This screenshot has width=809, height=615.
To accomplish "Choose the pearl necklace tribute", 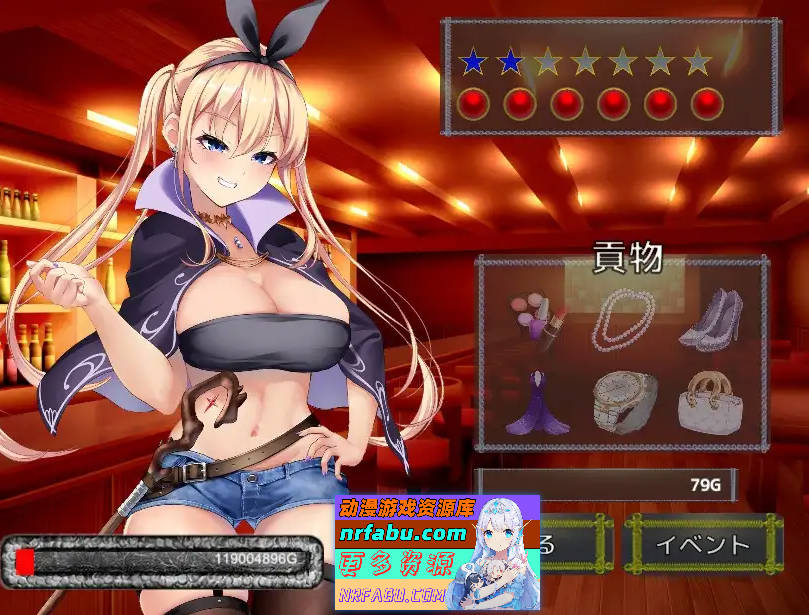I will click(626, 320).
